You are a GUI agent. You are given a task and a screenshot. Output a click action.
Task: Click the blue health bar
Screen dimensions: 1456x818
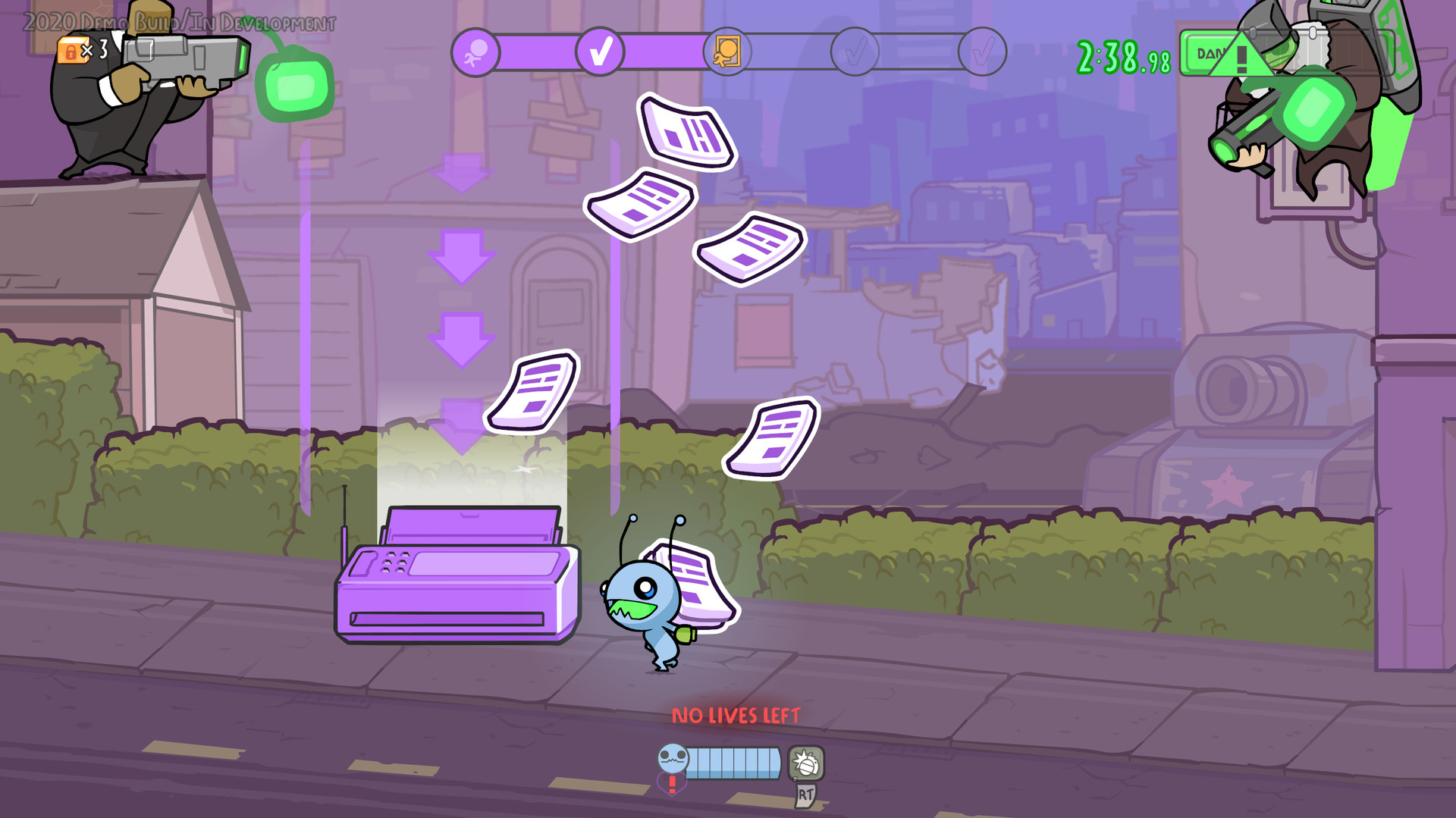(x=732, y=763)
